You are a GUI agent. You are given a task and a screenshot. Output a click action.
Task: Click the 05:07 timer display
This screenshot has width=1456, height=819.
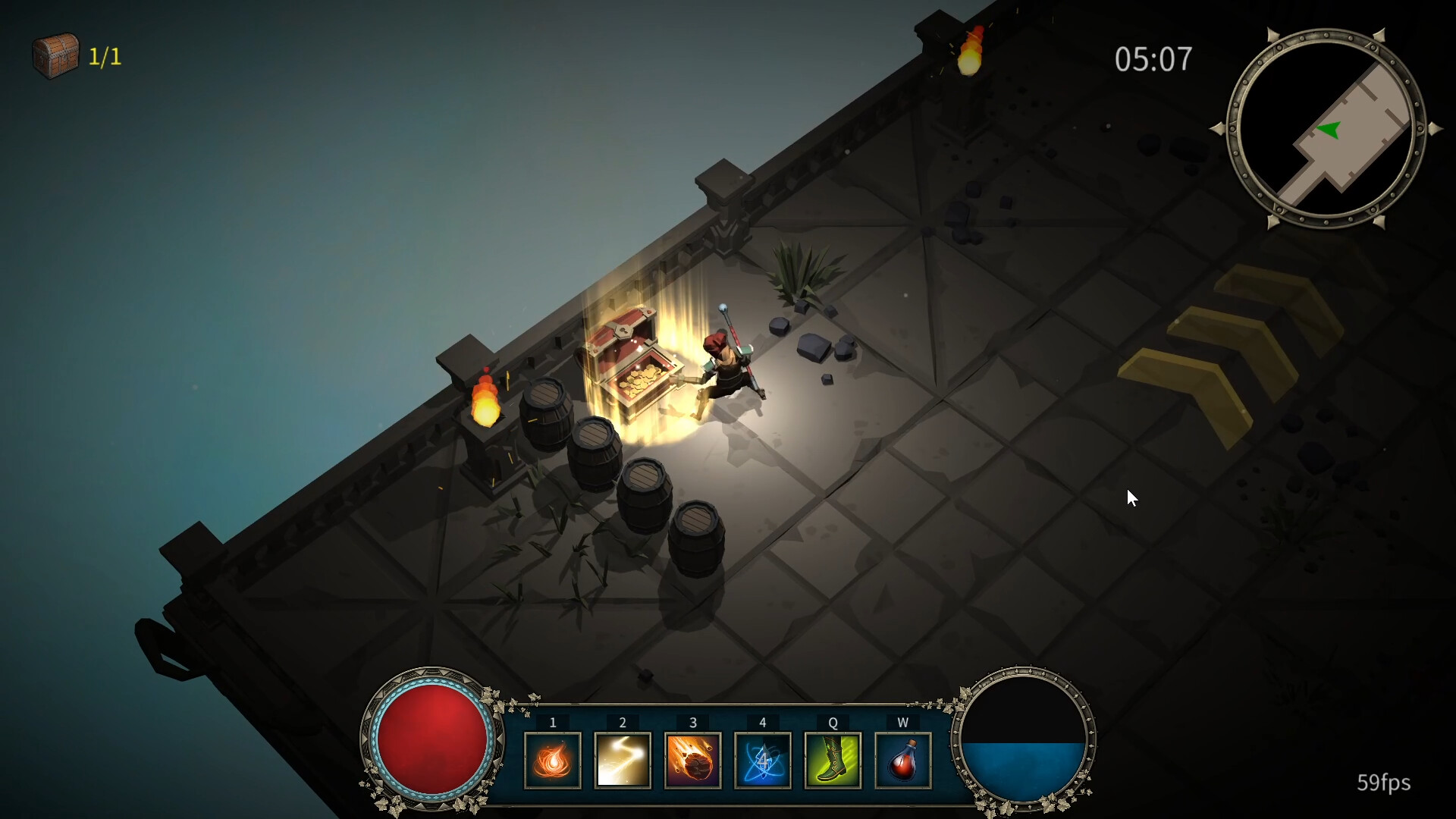tap(1153, 59)
